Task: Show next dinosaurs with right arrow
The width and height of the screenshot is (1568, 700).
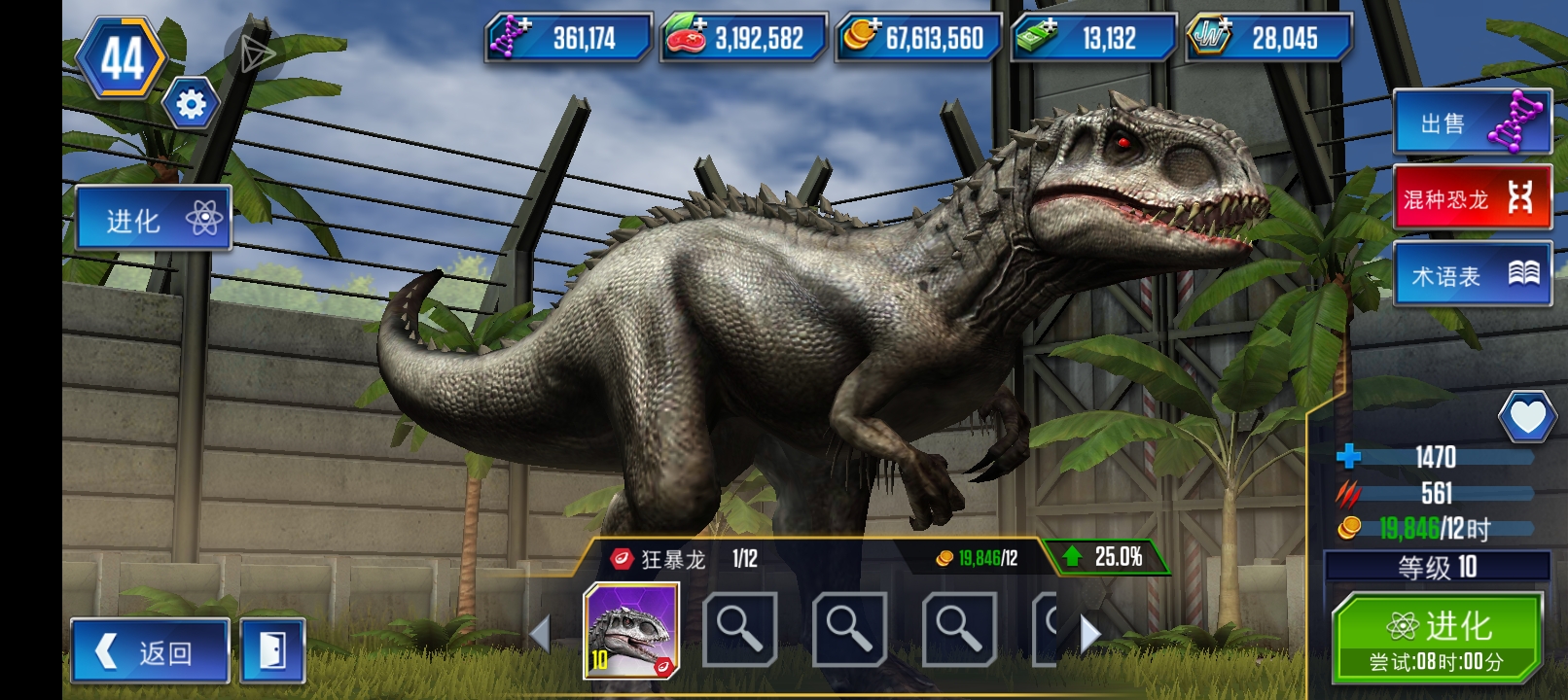Action: click(1090, 634)
